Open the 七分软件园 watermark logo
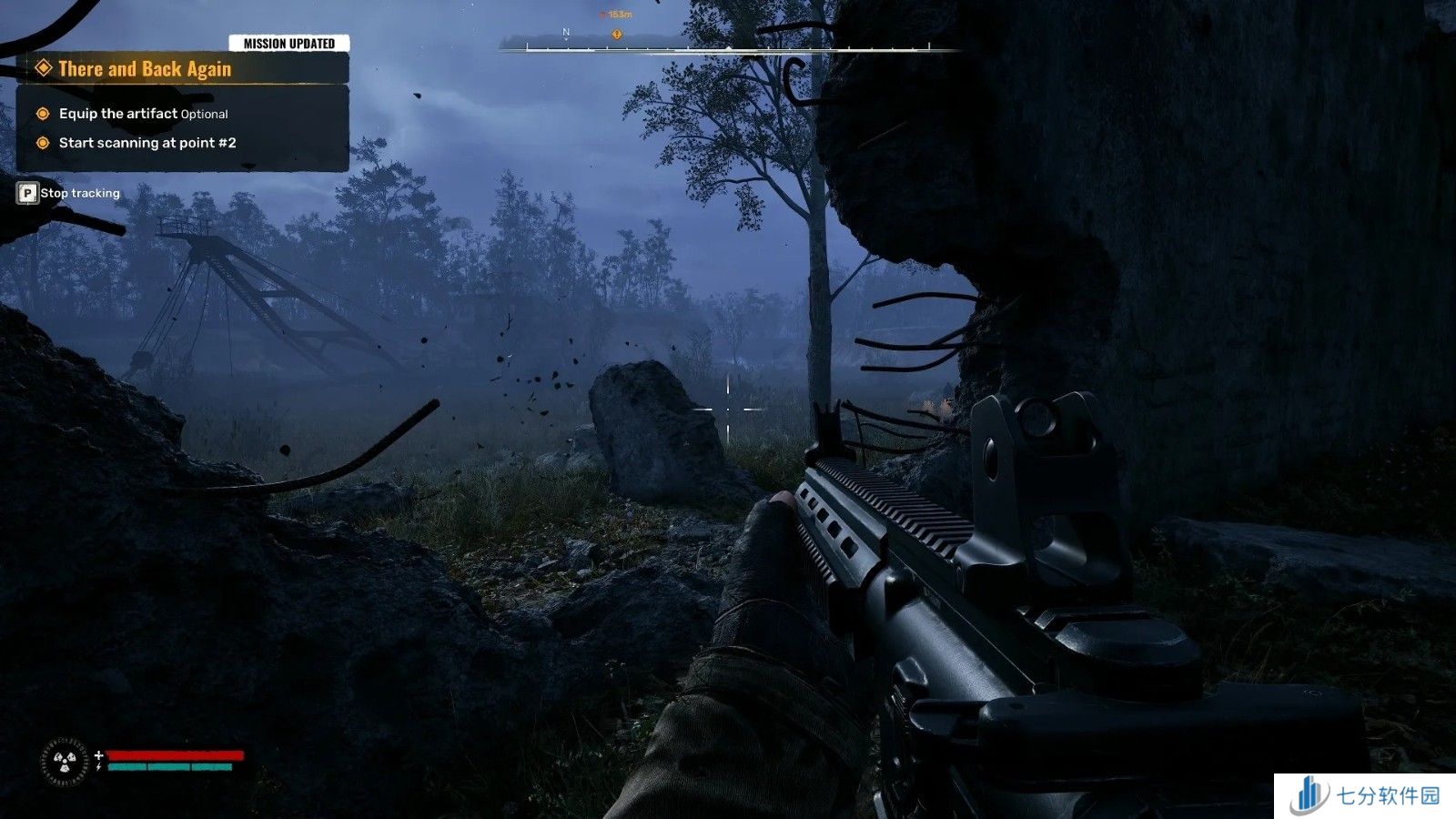 tap(1364, 795)
